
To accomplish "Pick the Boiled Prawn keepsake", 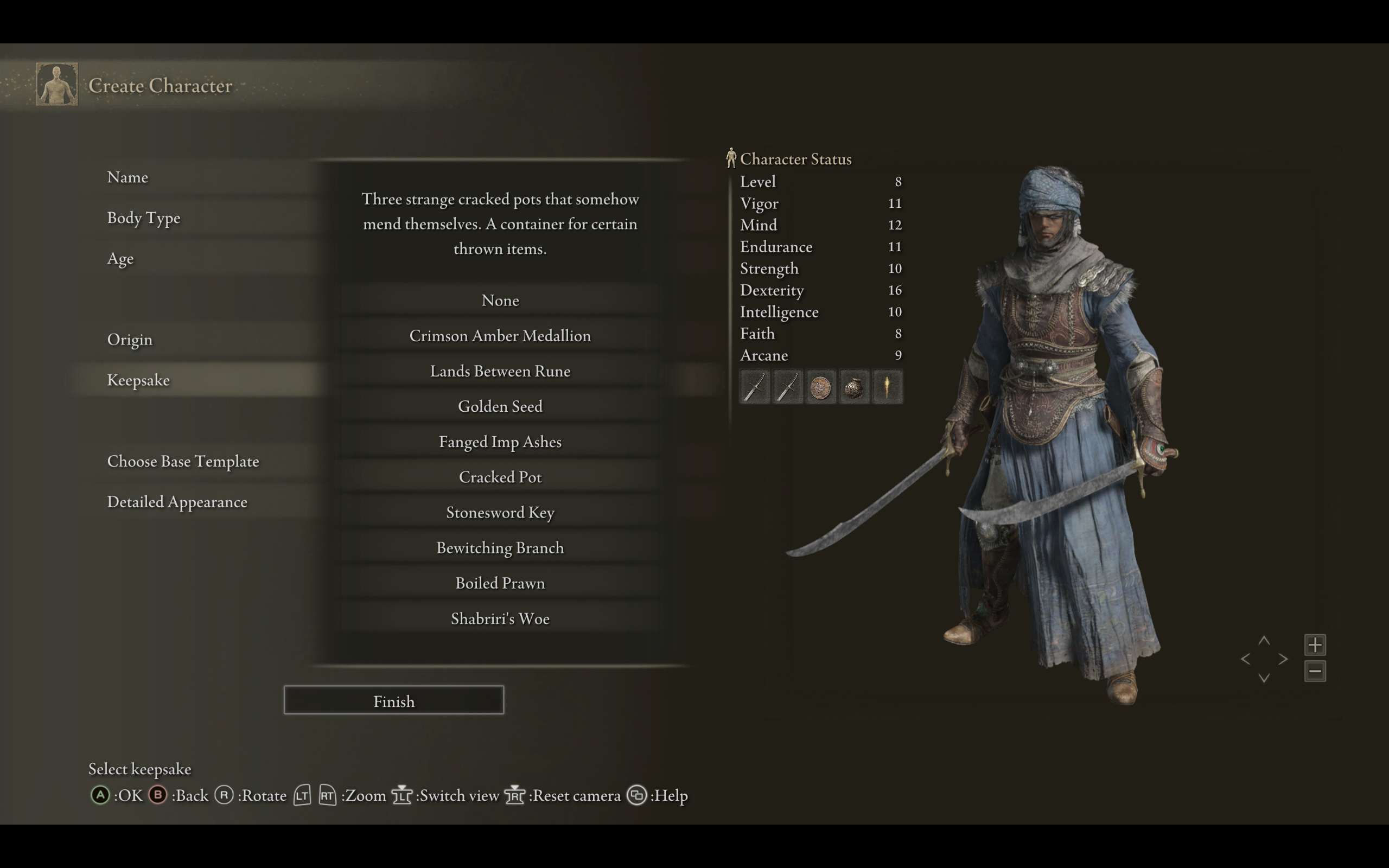I will (500, 583).
